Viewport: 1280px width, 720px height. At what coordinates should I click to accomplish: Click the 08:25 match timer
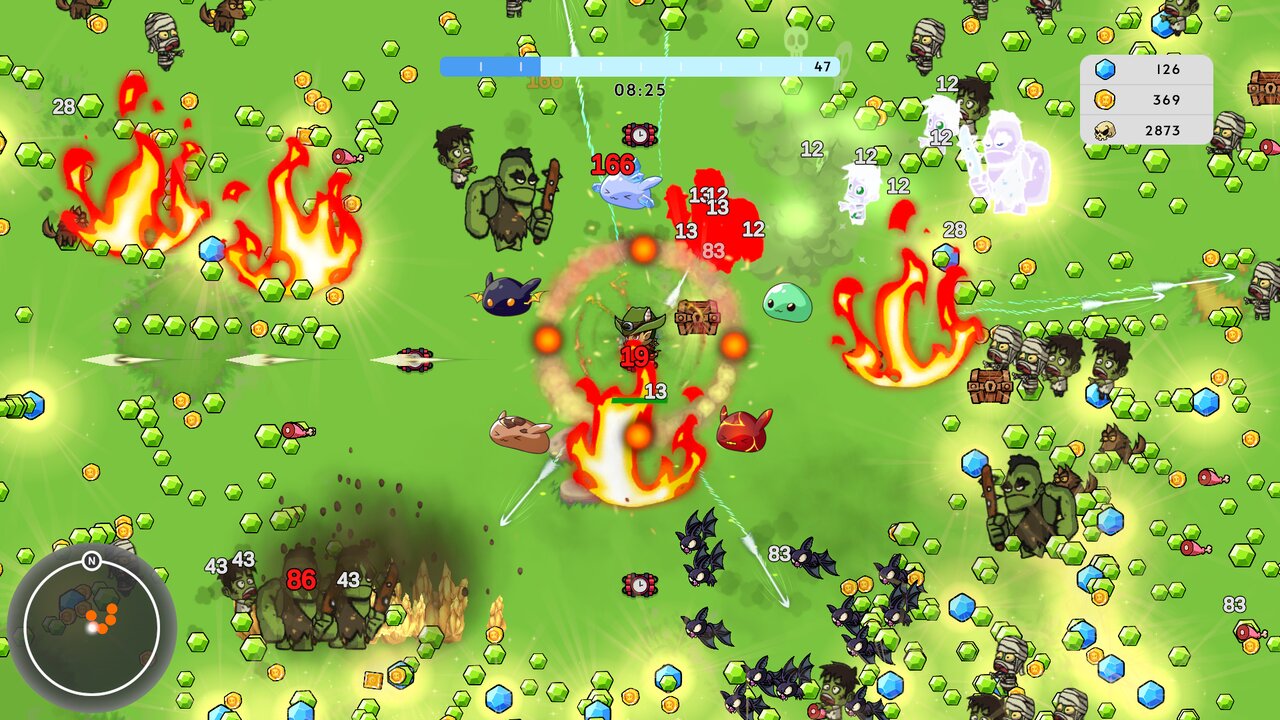point(640,87)
